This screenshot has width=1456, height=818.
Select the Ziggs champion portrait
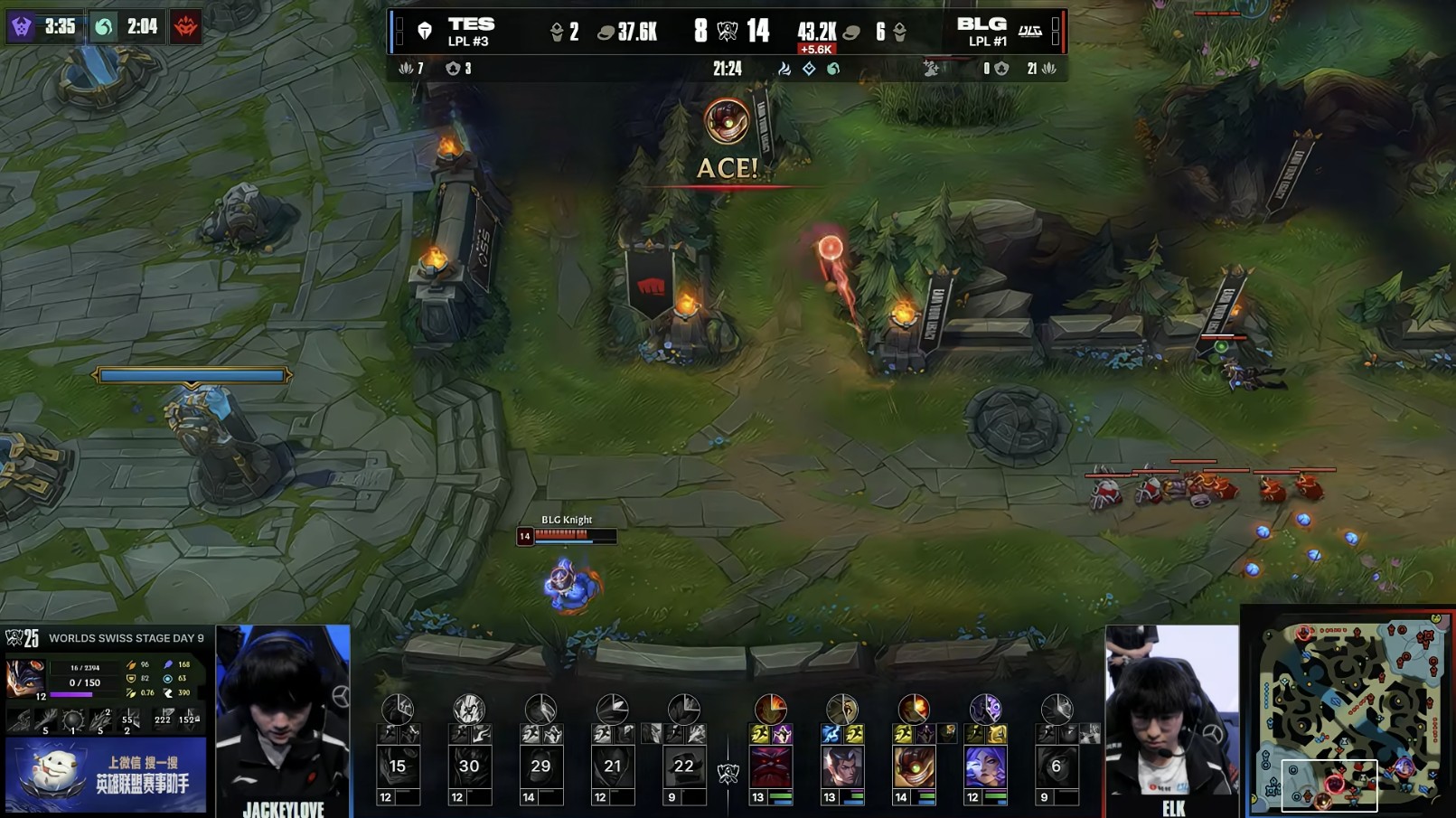913,767
